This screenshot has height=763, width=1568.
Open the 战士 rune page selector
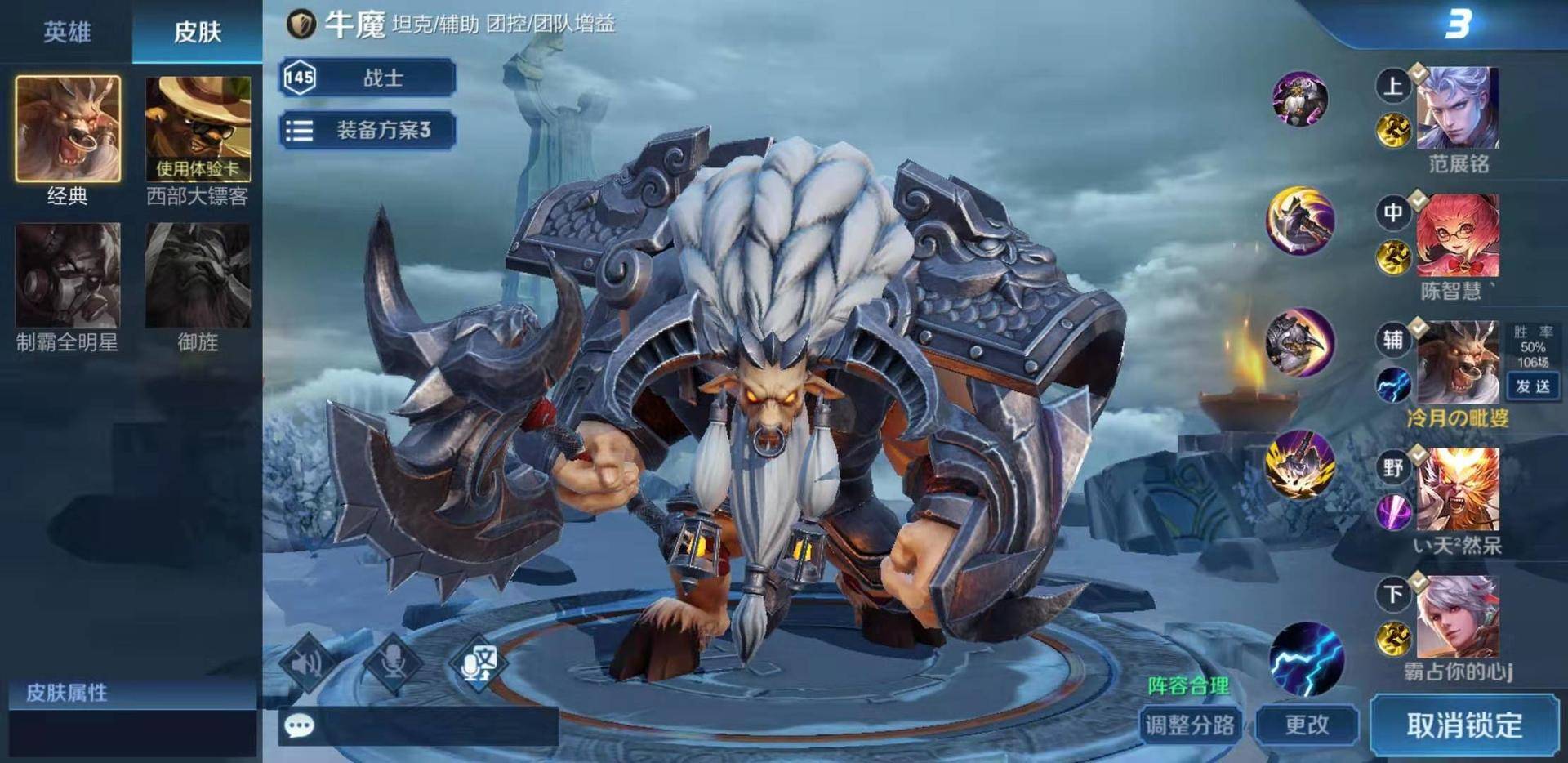(x=367, y=78)
